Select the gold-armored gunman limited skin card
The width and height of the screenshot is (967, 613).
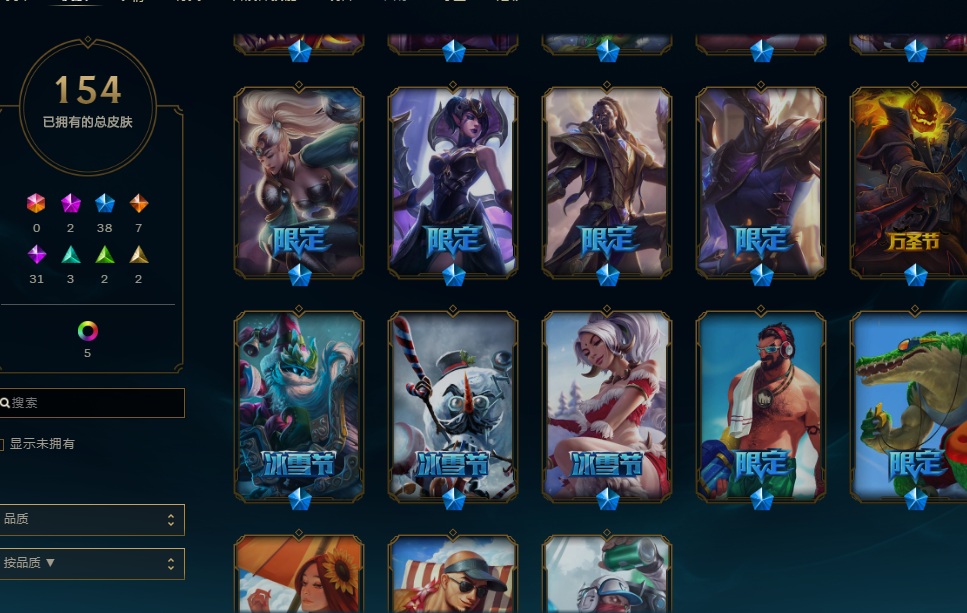607,182
